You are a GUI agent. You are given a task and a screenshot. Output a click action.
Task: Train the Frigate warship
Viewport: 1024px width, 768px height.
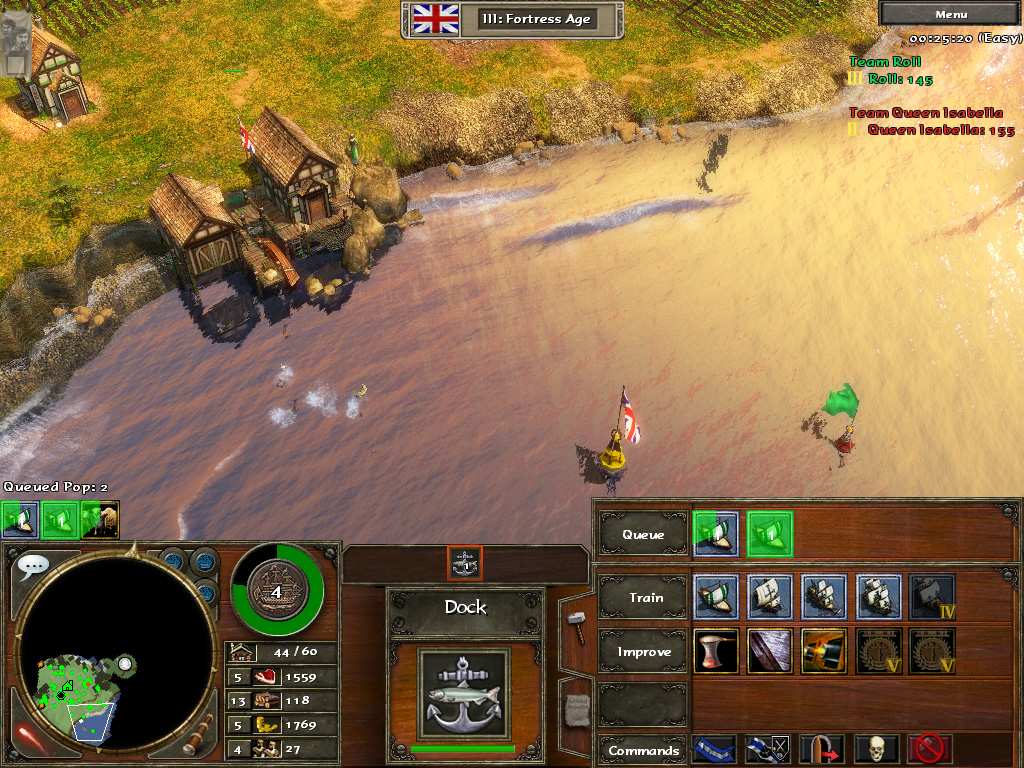(x=878, y=597)
